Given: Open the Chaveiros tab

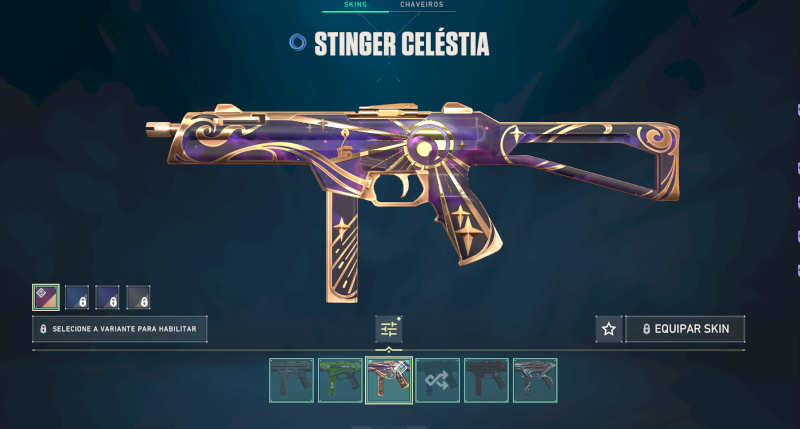Looking at the screenshot, I should click(422, 5).
